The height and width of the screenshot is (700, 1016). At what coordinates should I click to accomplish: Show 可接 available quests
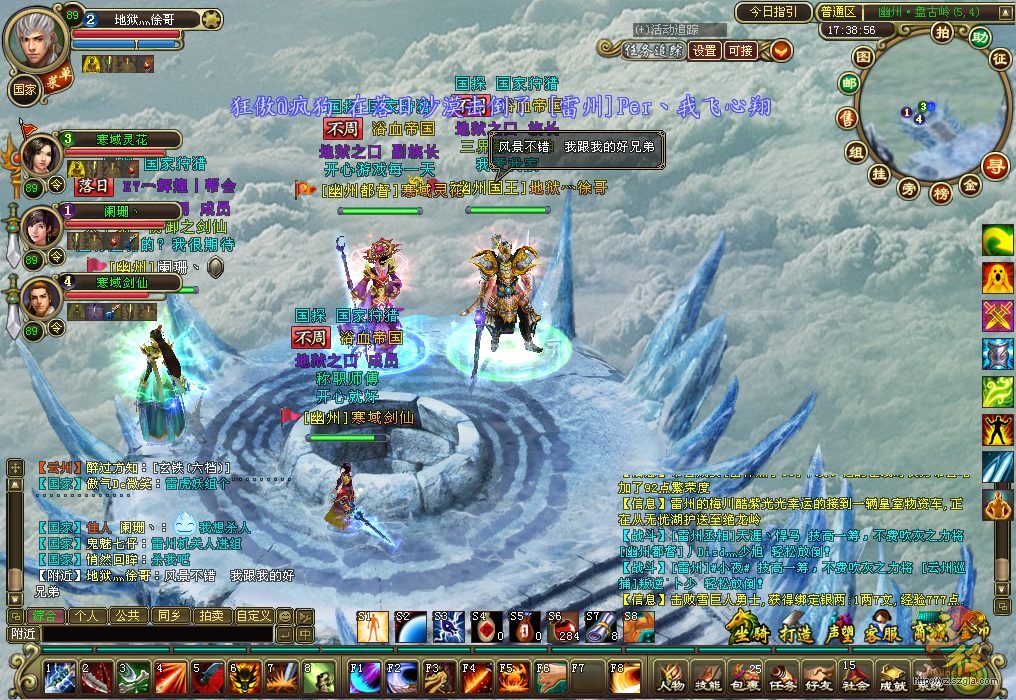point(741,50)
